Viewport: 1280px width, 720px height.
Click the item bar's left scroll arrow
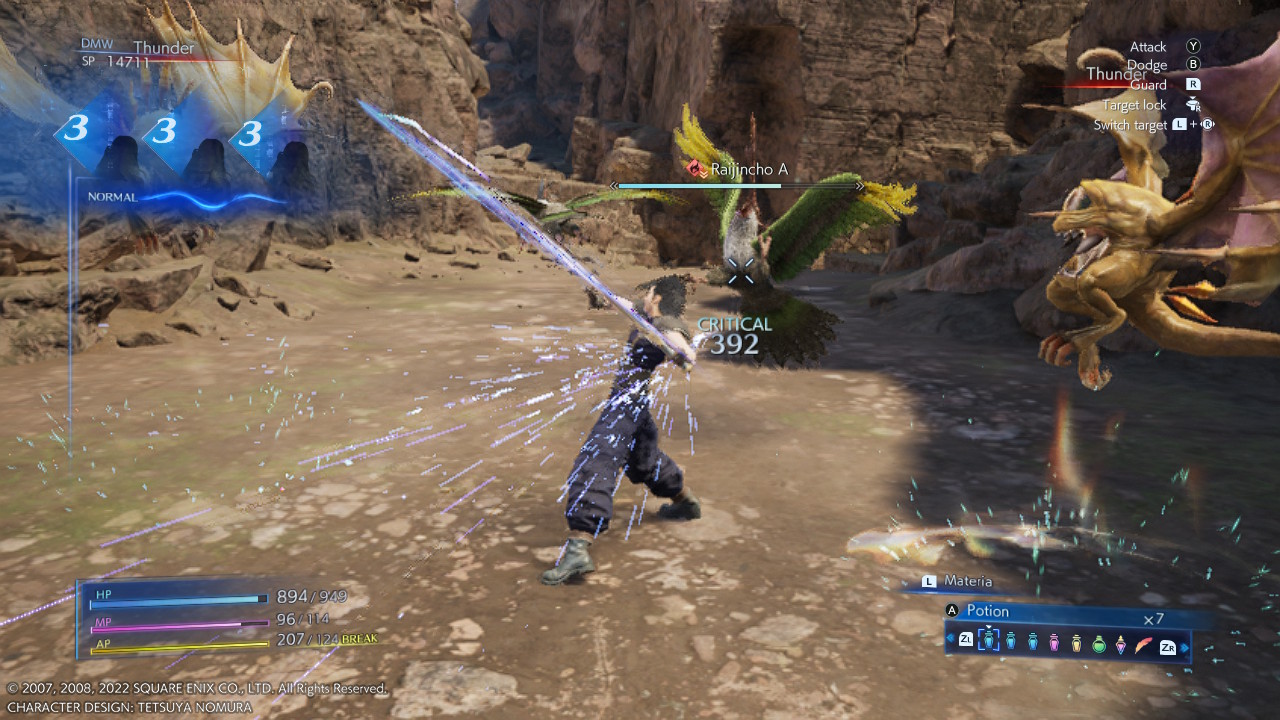(950, 638)
